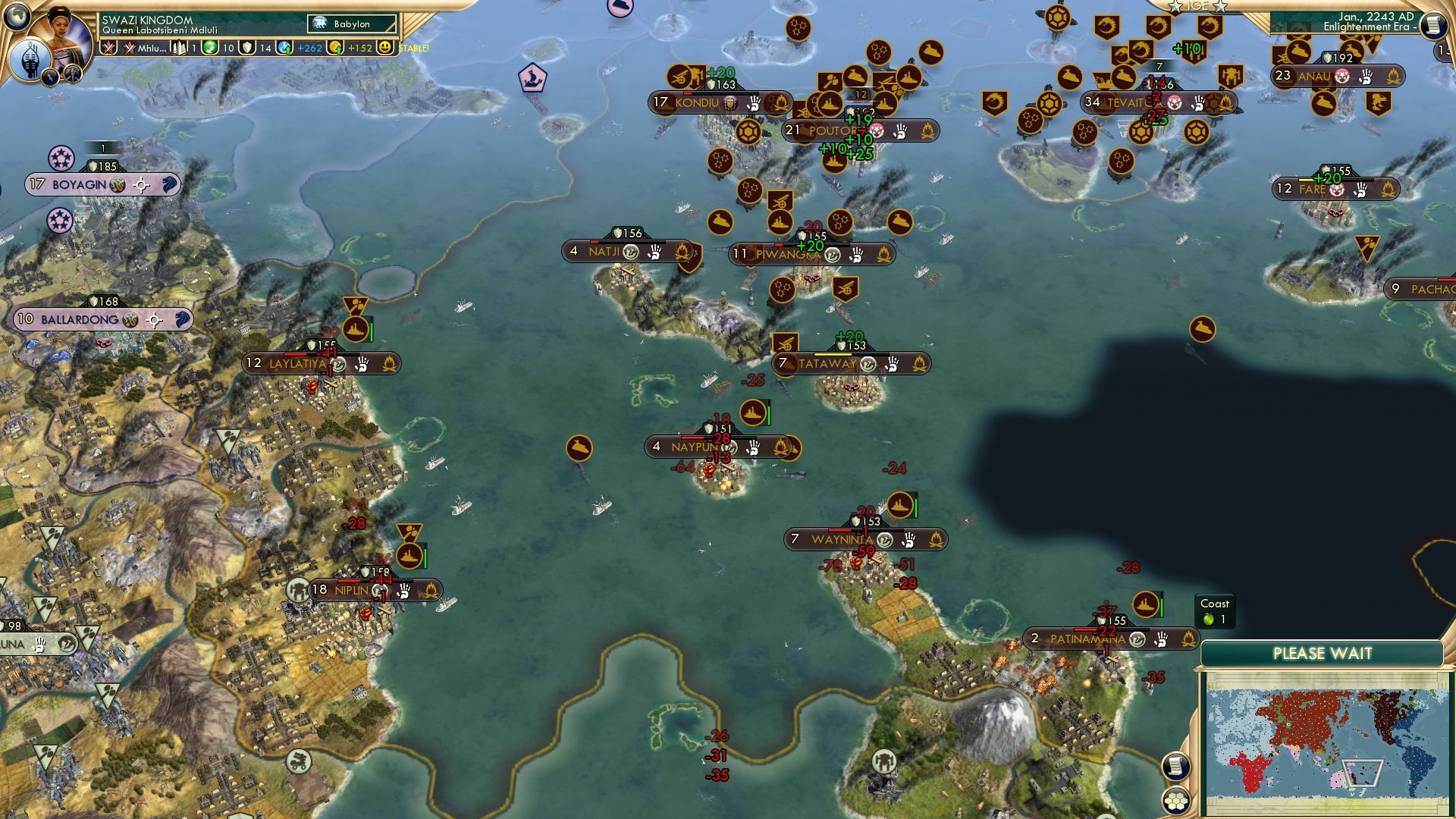The height and width of the screenshot is (819, 1456).
Task: Open the Babylon button in the leader panel
Action: pos(352,24)
